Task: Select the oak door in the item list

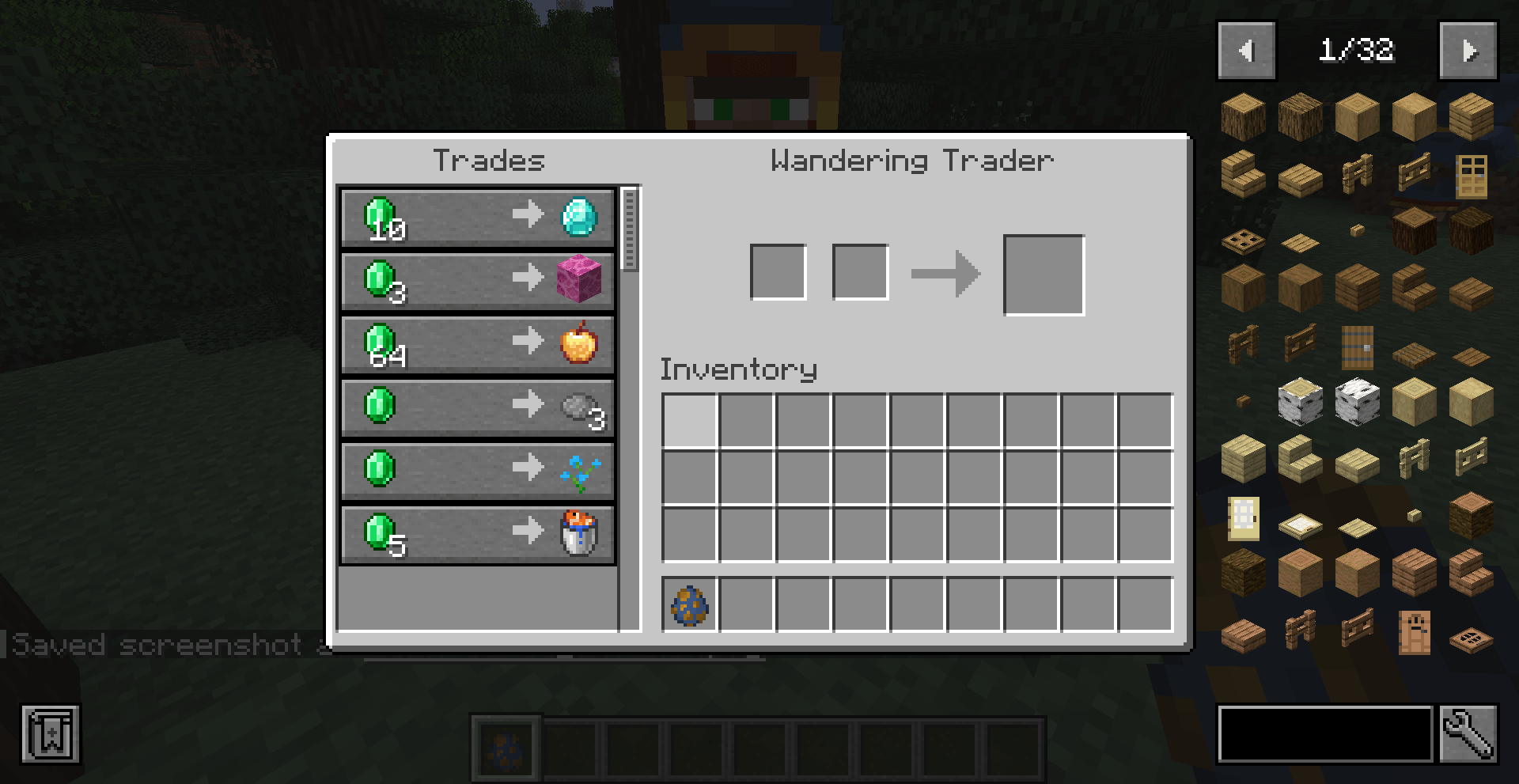Action: [1472, 175]
